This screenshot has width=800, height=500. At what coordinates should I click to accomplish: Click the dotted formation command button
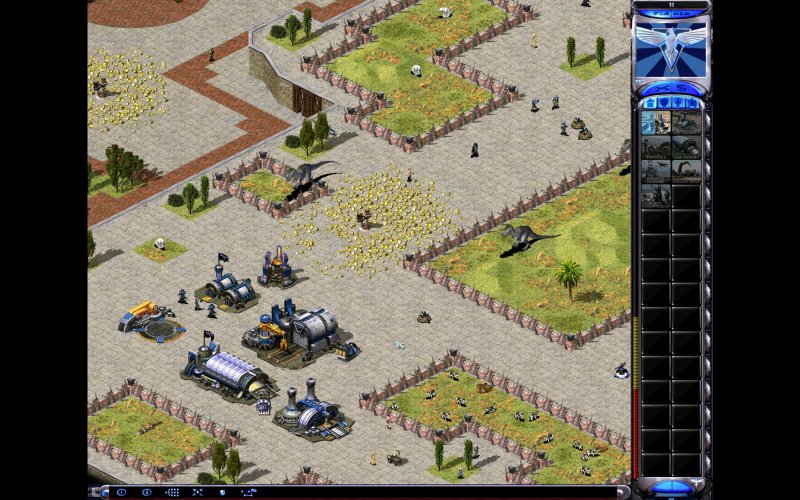(x=173, y=492)
